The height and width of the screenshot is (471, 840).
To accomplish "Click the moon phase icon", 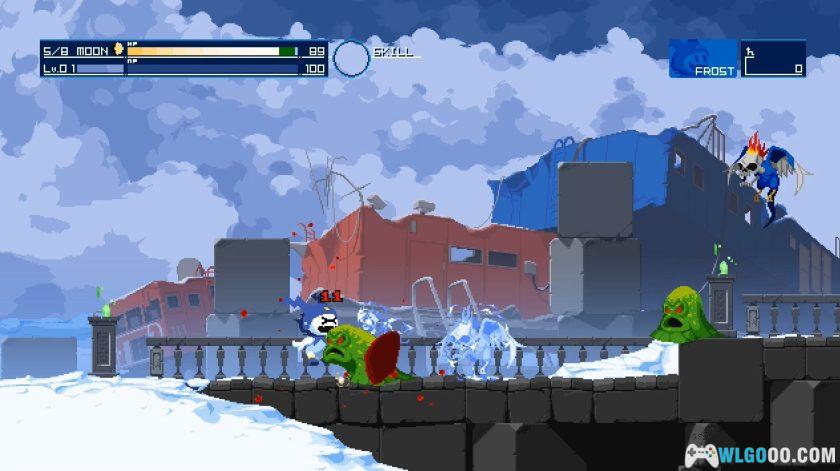I will (x=119, y=50).
